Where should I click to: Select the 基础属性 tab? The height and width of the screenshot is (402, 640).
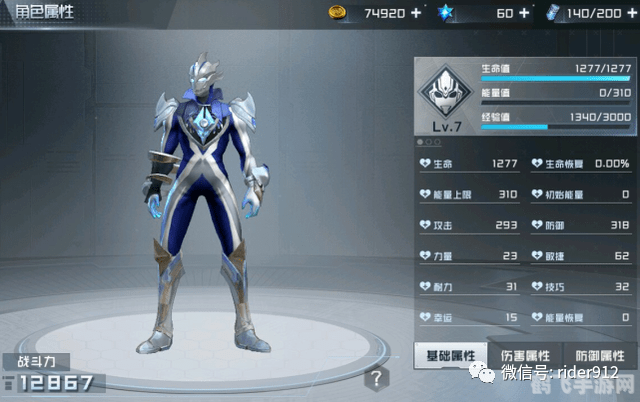[x=450, y=355]
